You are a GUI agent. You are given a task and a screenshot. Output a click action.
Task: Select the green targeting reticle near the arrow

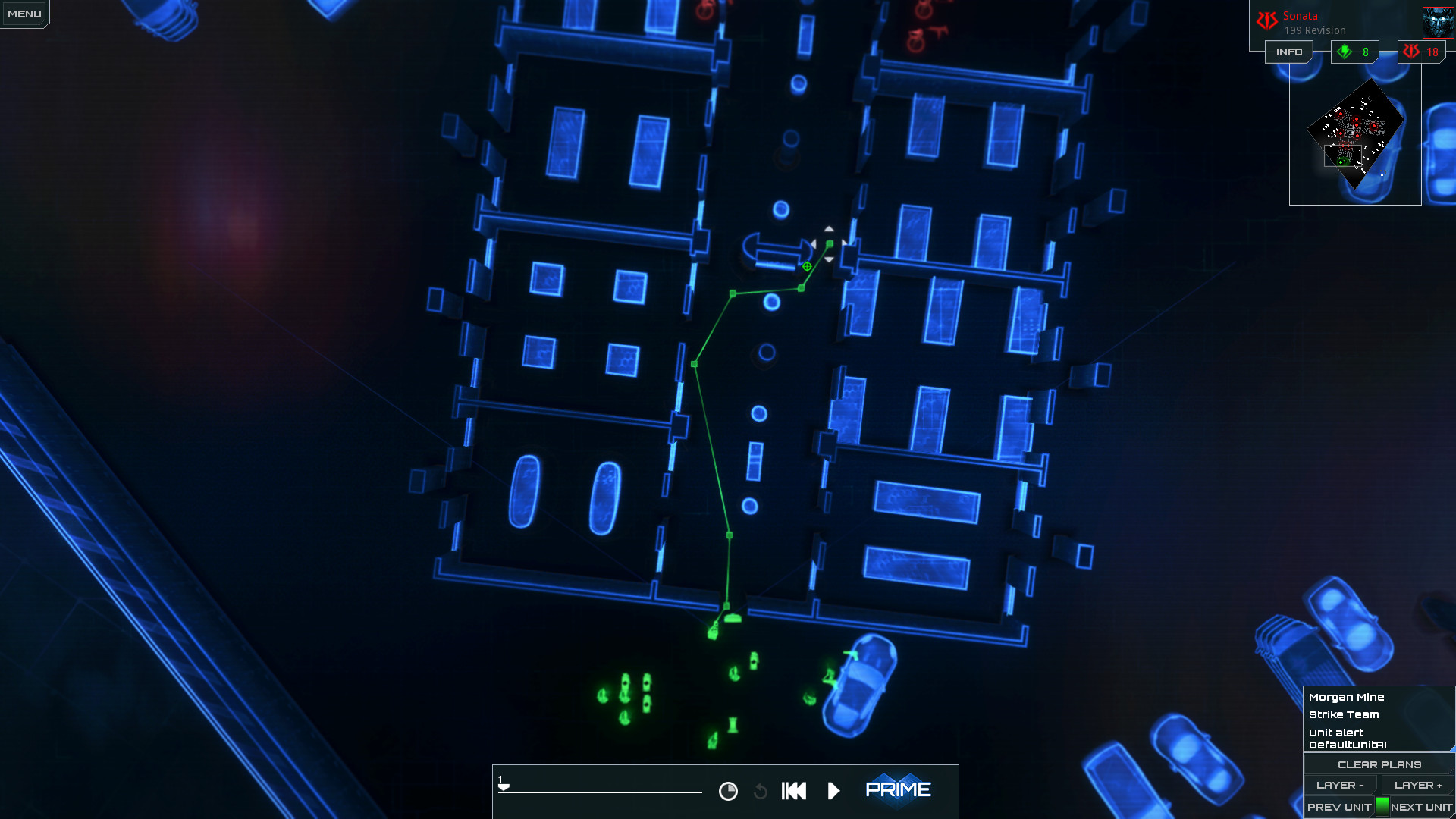807,266
